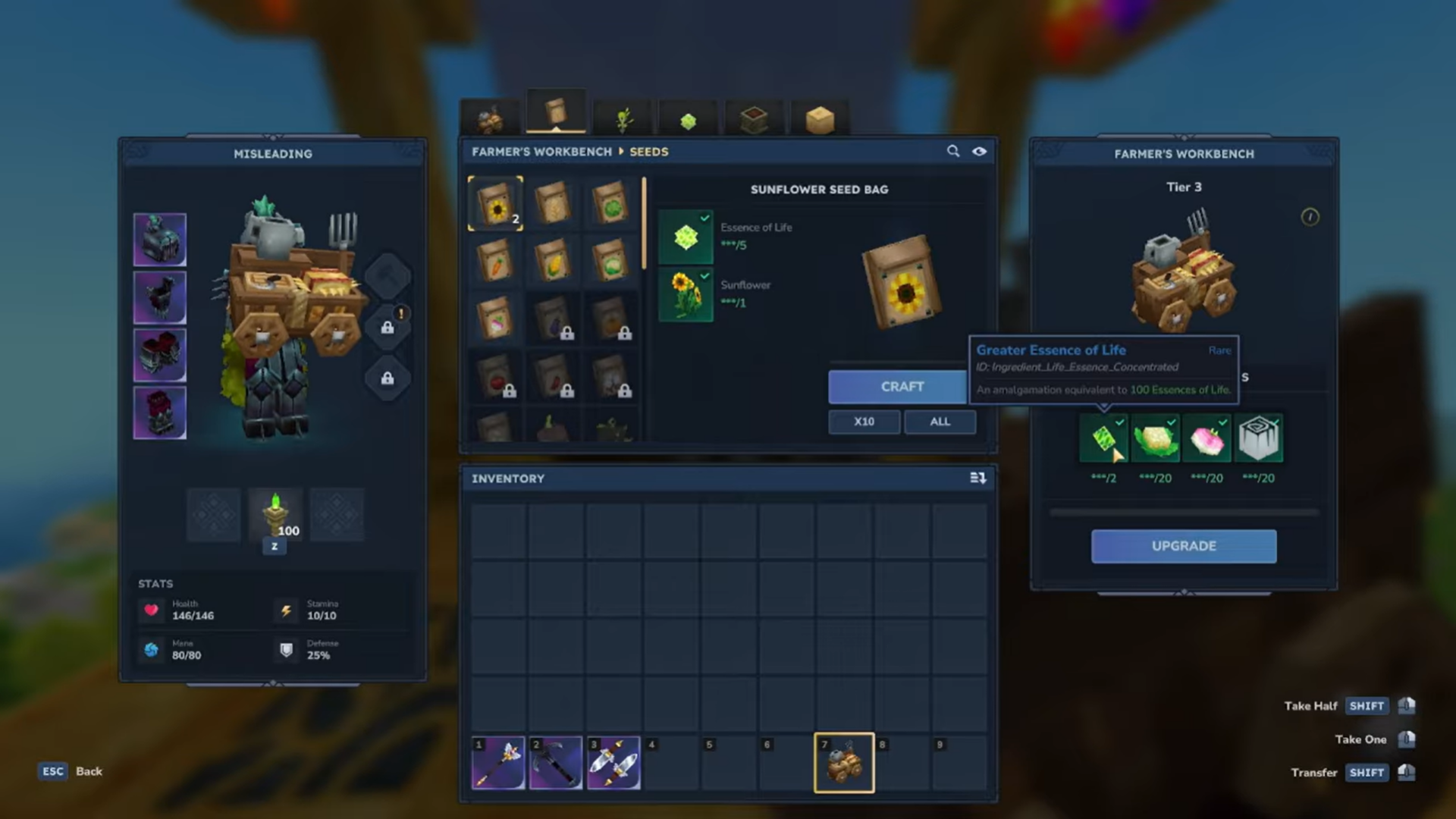
Task: Click the inventory sort icon
Action: coord(978,478)
